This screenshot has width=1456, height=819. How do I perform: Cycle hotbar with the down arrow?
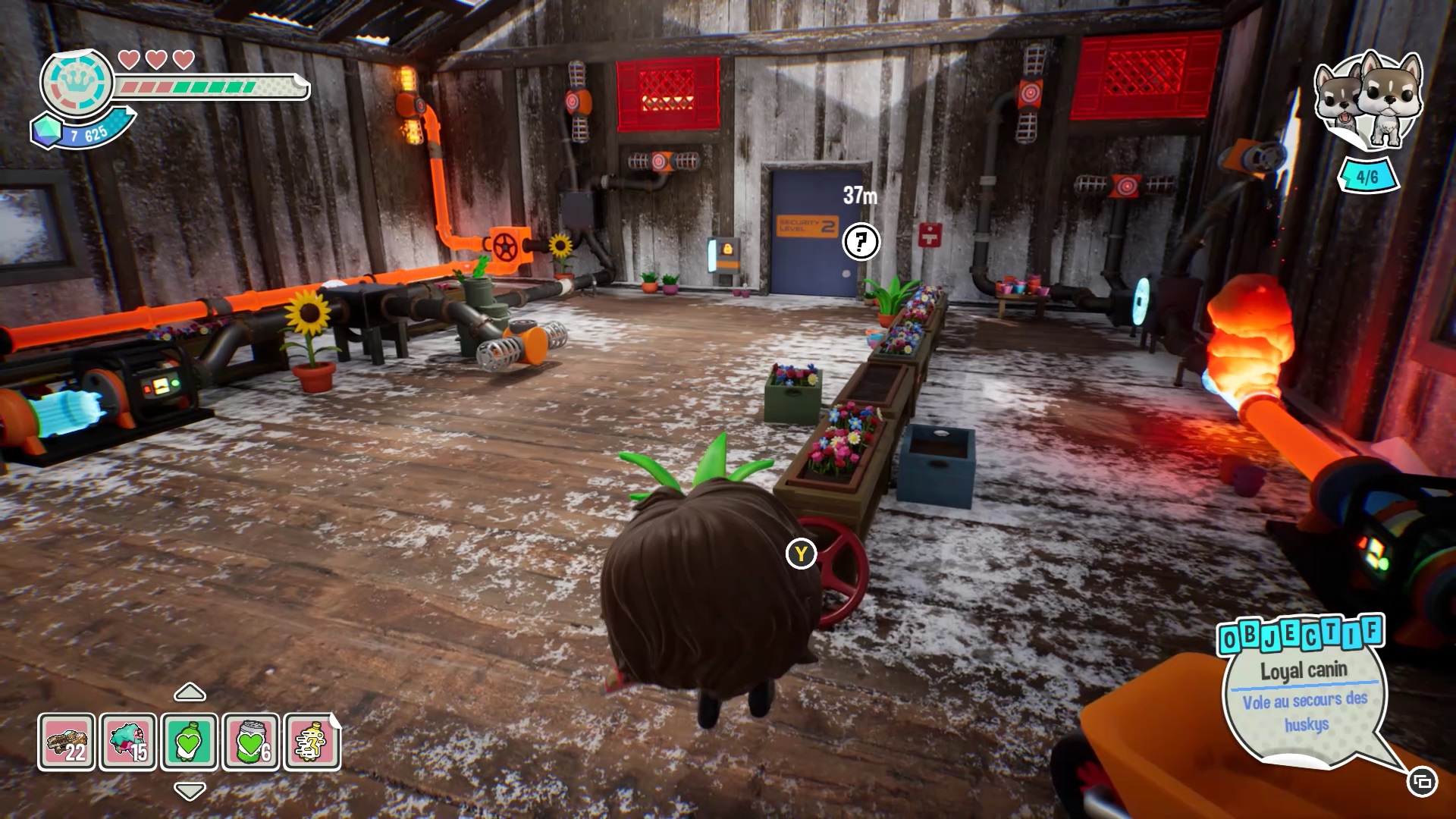[x=190, y=791]
